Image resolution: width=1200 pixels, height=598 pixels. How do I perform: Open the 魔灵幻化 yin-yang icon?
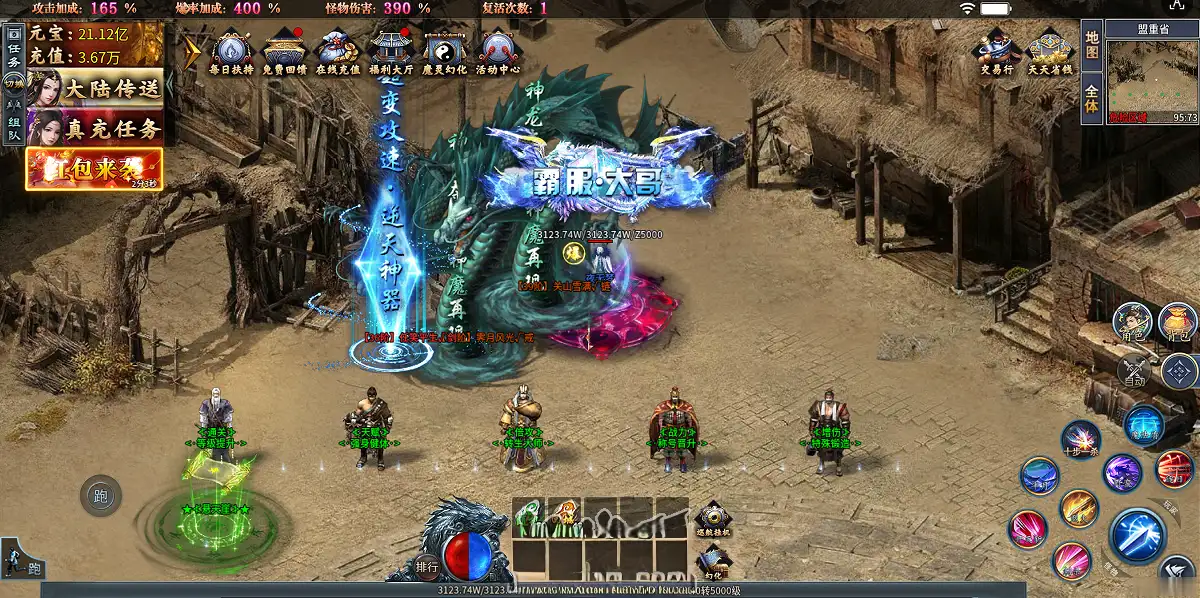pos(446,51)
